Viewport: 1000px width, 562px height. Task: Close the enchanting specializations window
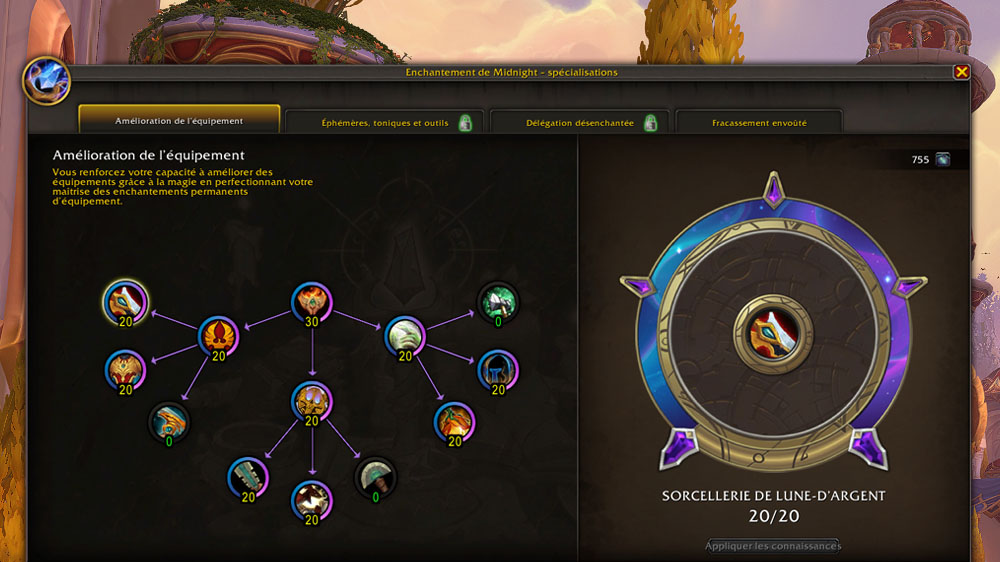click(961, 72)
